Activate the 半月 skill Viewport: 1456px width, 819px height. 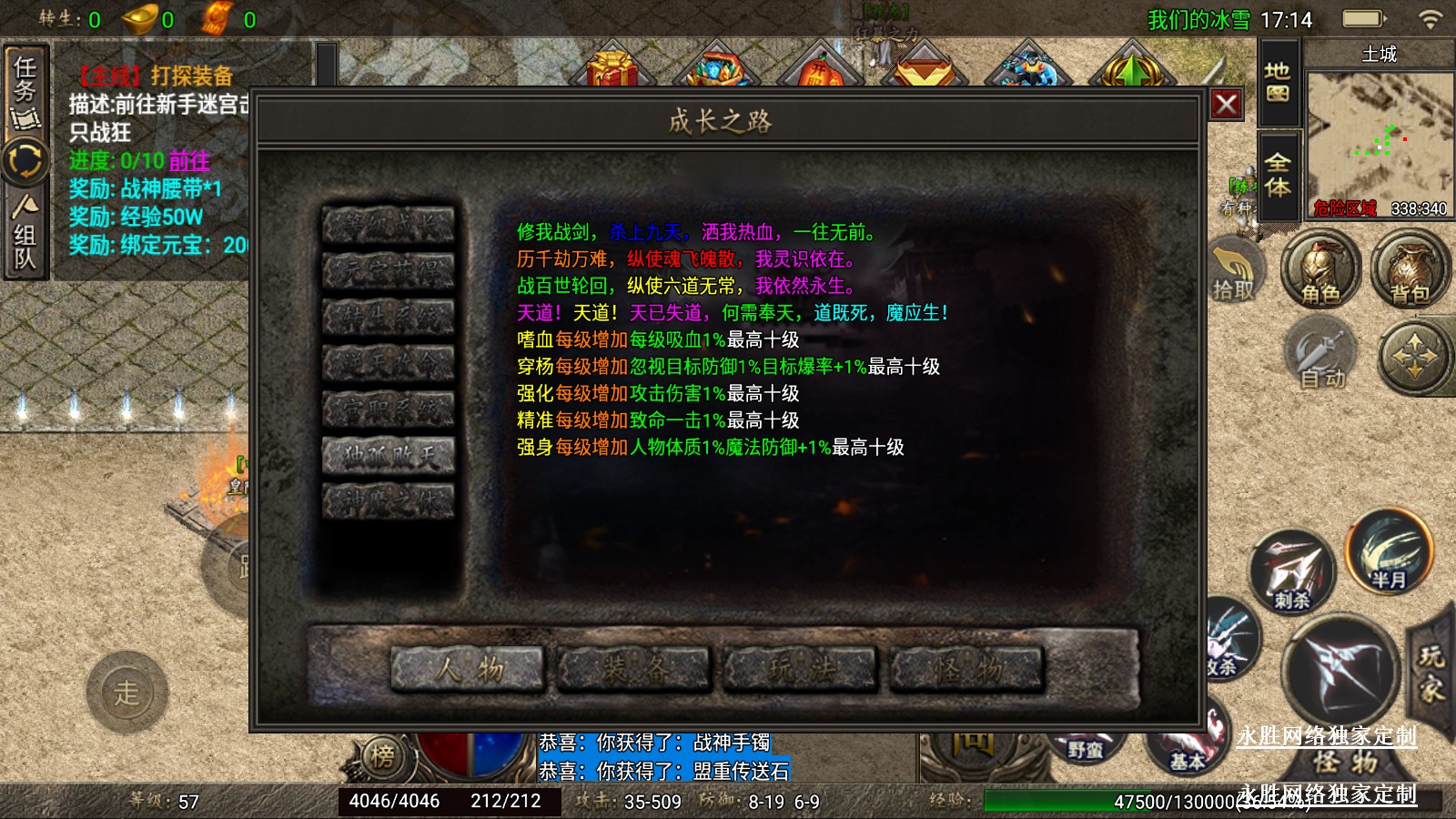coord(1389,551)
